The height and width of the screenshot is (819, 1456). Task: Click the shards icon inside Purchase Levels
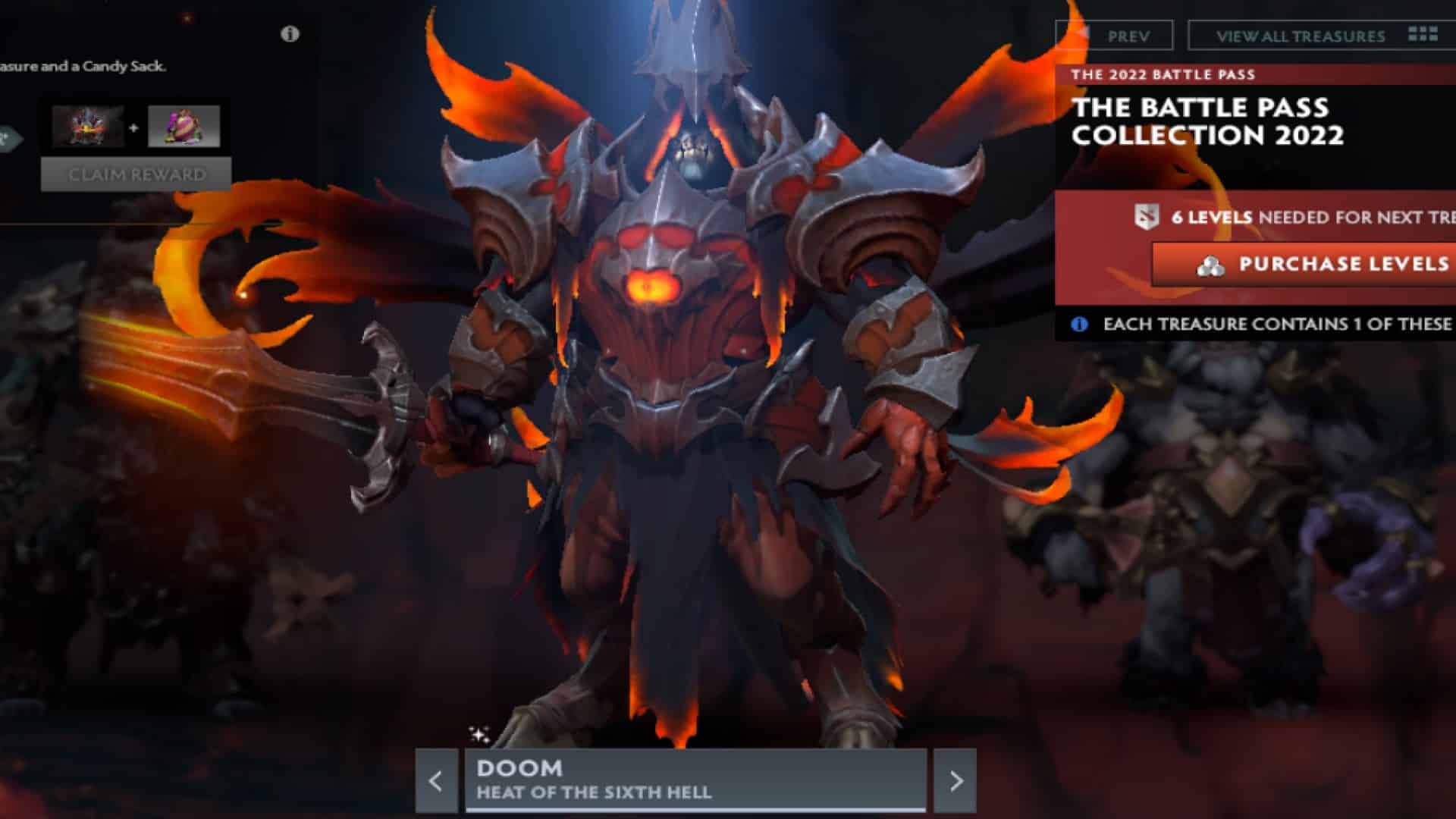[x=1210, y=265]
